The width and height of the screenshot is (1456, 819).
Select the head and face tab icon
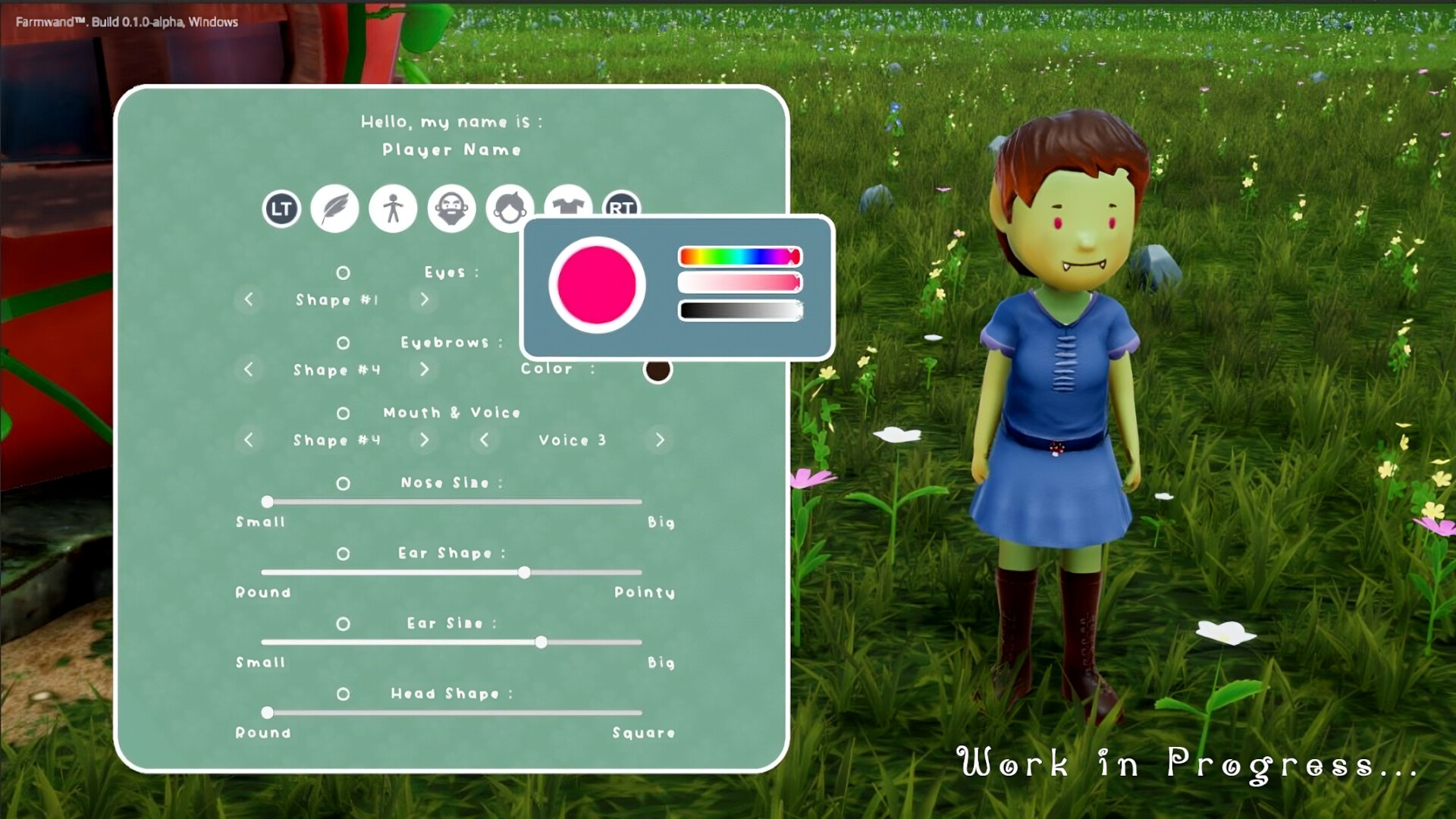tap(509, 209)
